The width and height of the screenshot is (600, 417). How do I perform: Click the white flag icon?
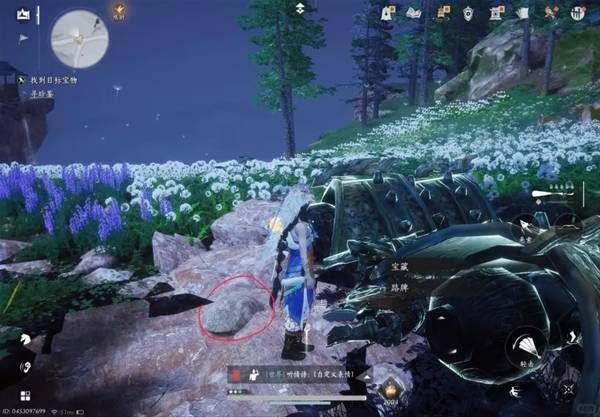coord(24,38)
